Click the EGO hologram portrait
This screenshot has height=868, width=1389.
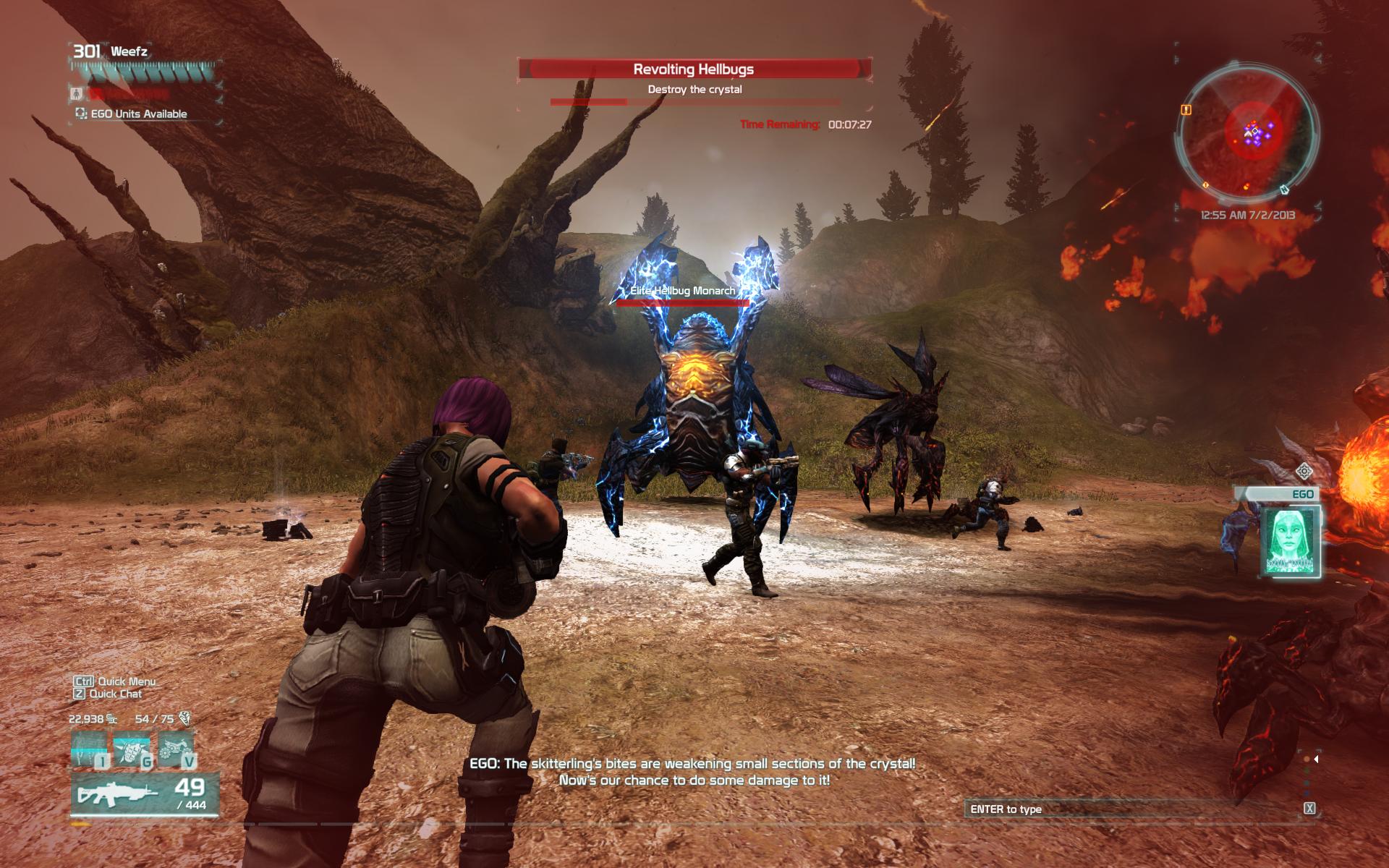(1291, 540)
